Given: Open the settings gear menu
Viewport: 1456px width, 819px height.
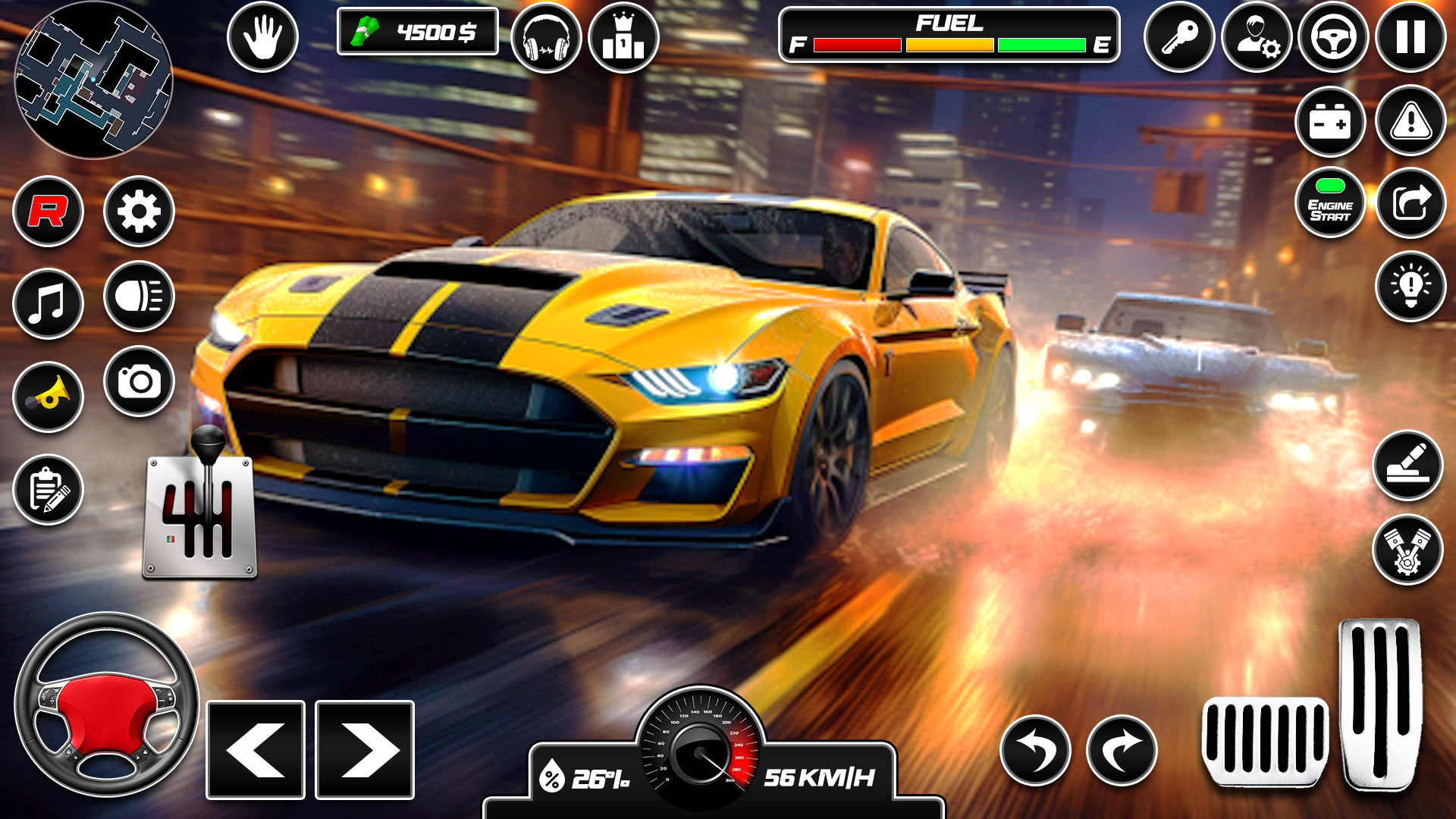Looking at the screenshot, I should coord(139,211).
